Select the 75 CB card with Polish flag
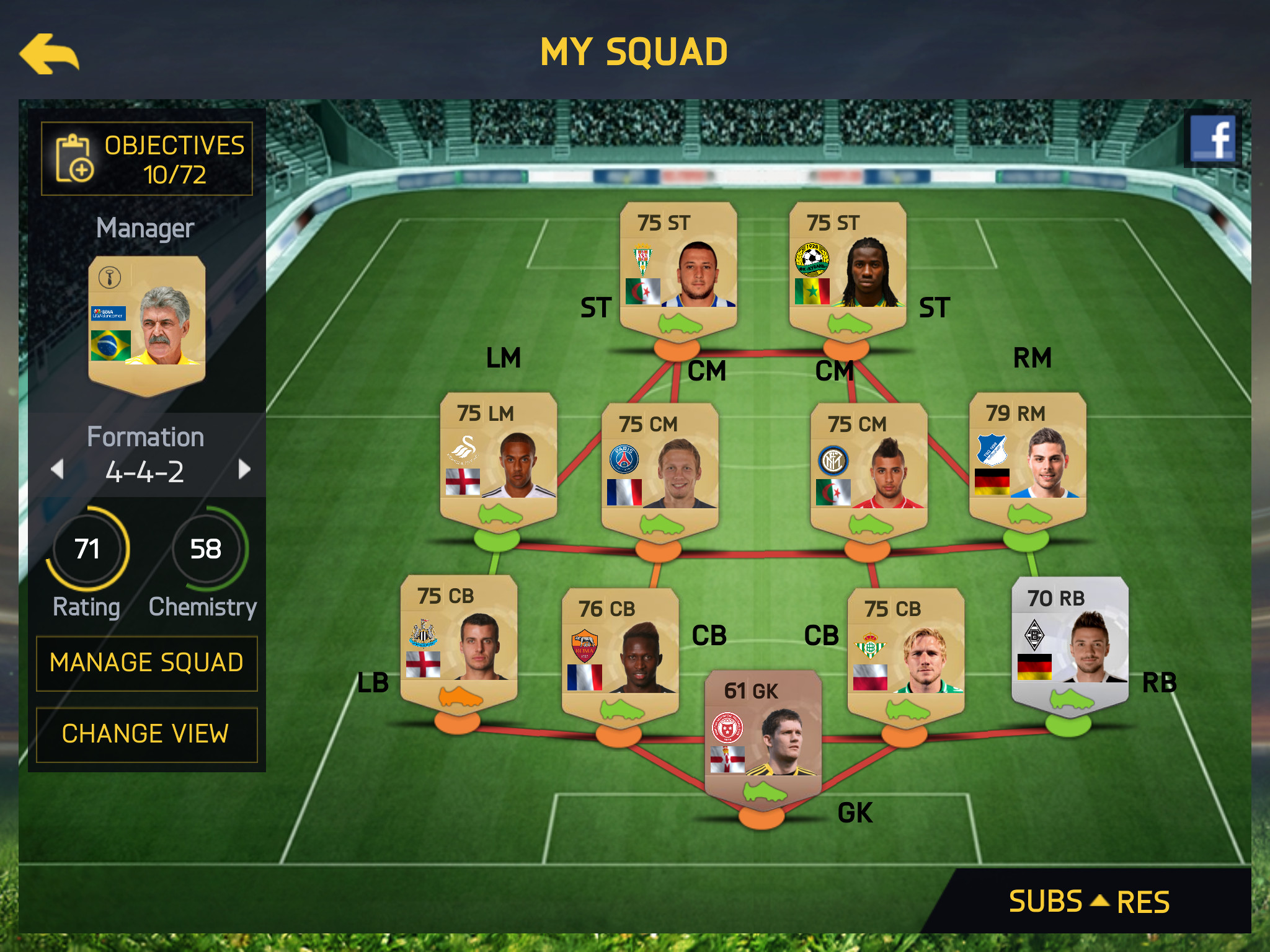1270x952 pixels. (x=905, y=655)
